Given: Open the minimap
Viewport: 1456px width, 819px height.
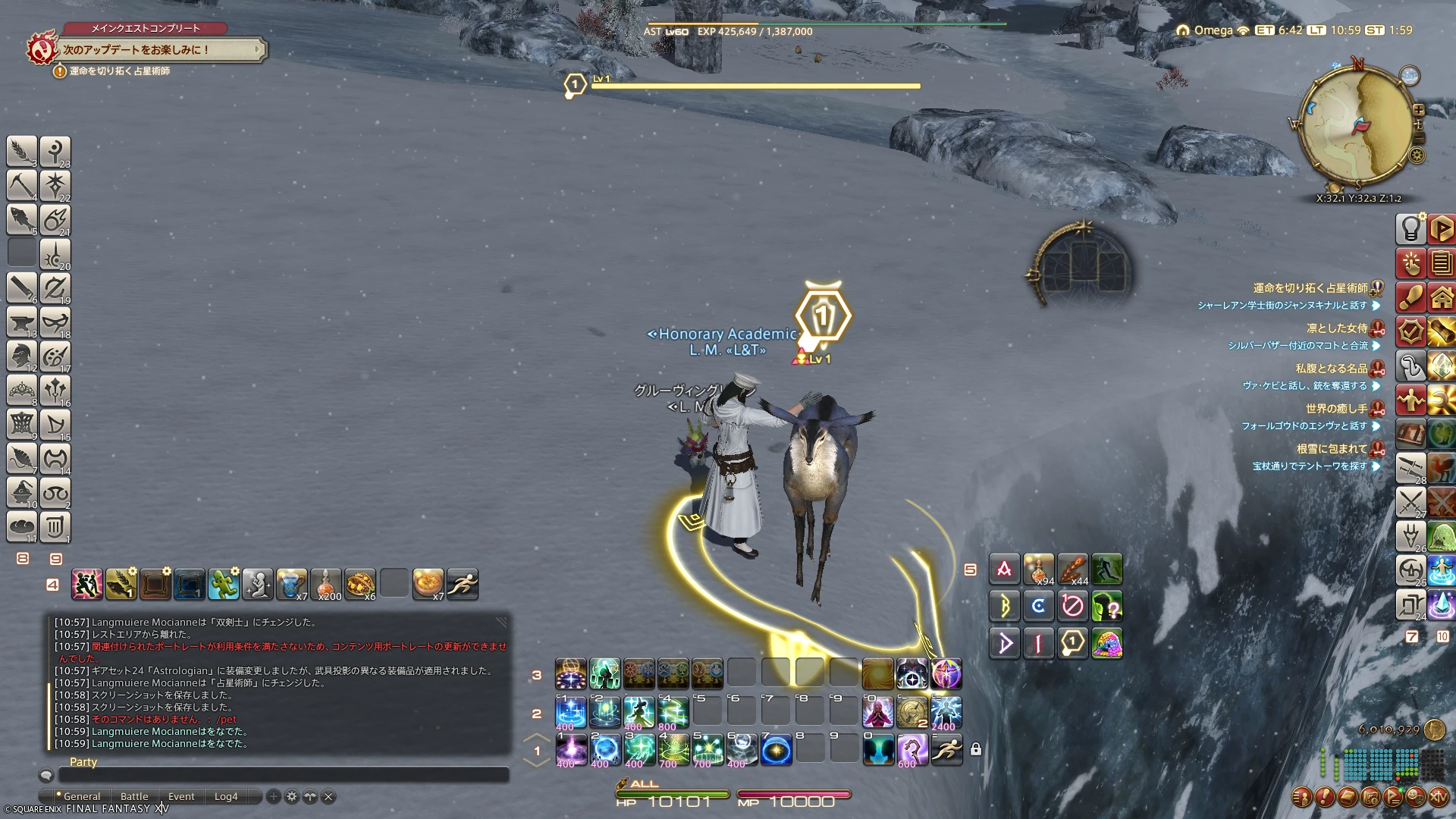Looking at the screenshot, I should (1356, 125).
